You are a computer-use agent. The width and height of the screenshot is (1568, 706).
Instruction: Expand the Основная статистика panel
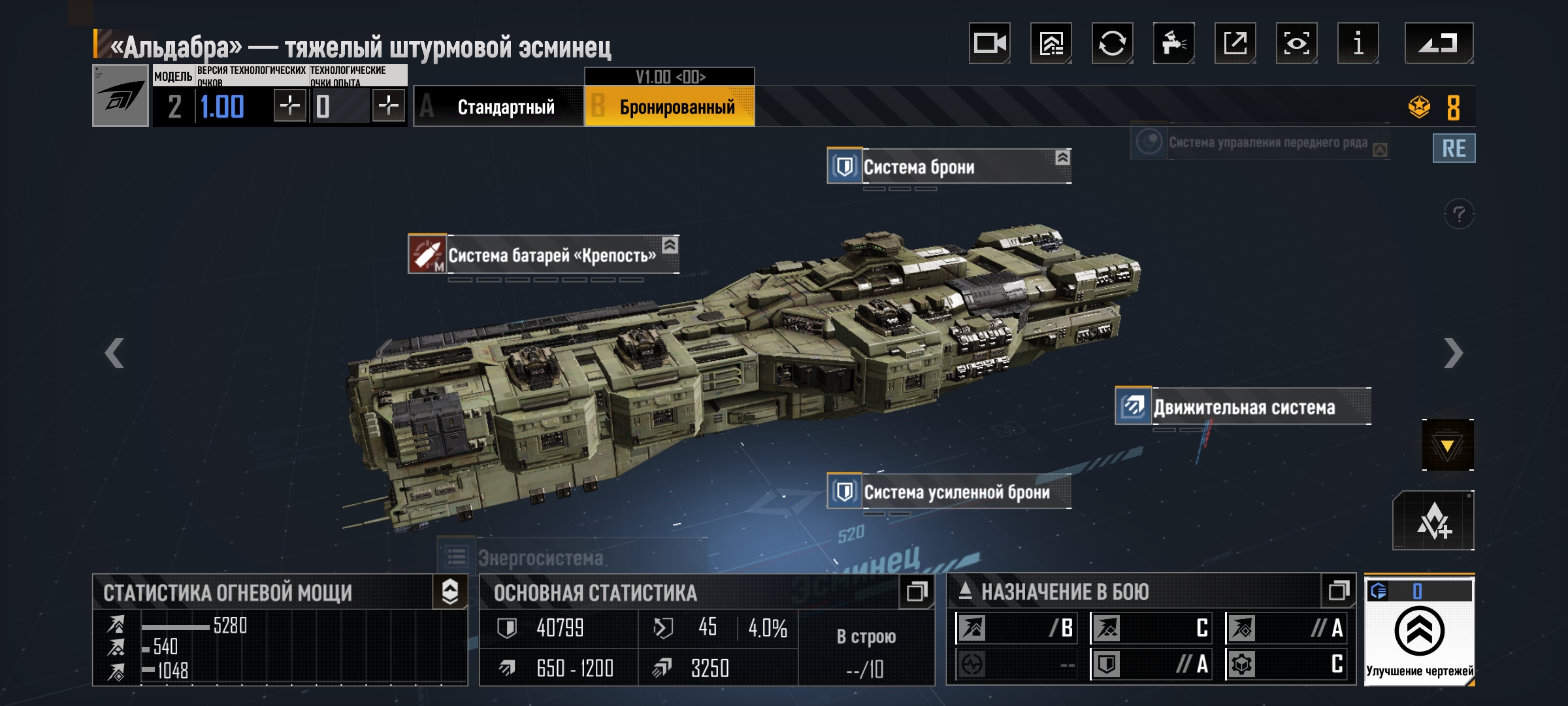point(917,592)
